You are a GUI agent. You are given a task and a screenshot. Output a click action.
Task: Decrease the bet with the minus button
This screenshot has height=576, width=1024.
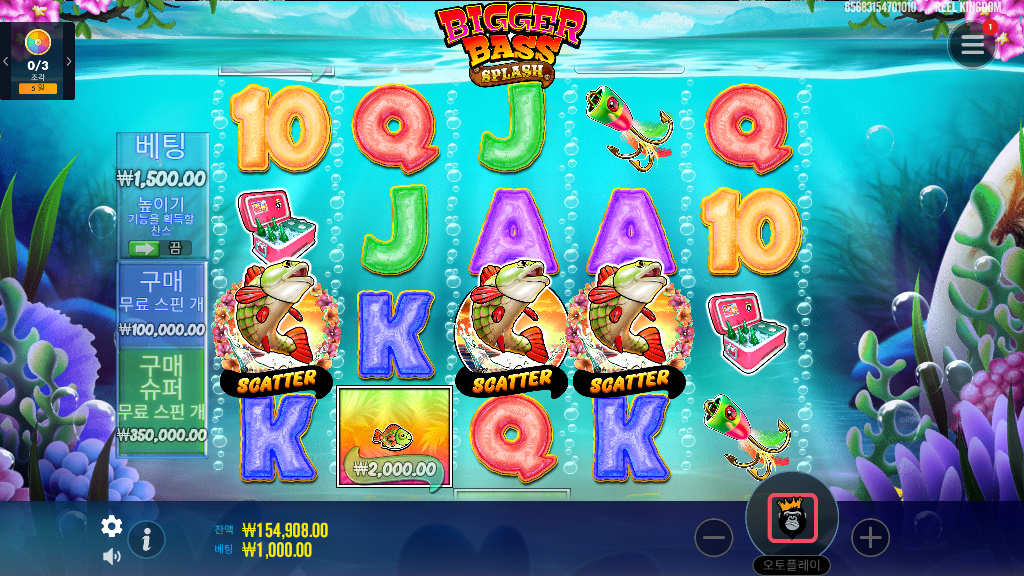[714, 538]
